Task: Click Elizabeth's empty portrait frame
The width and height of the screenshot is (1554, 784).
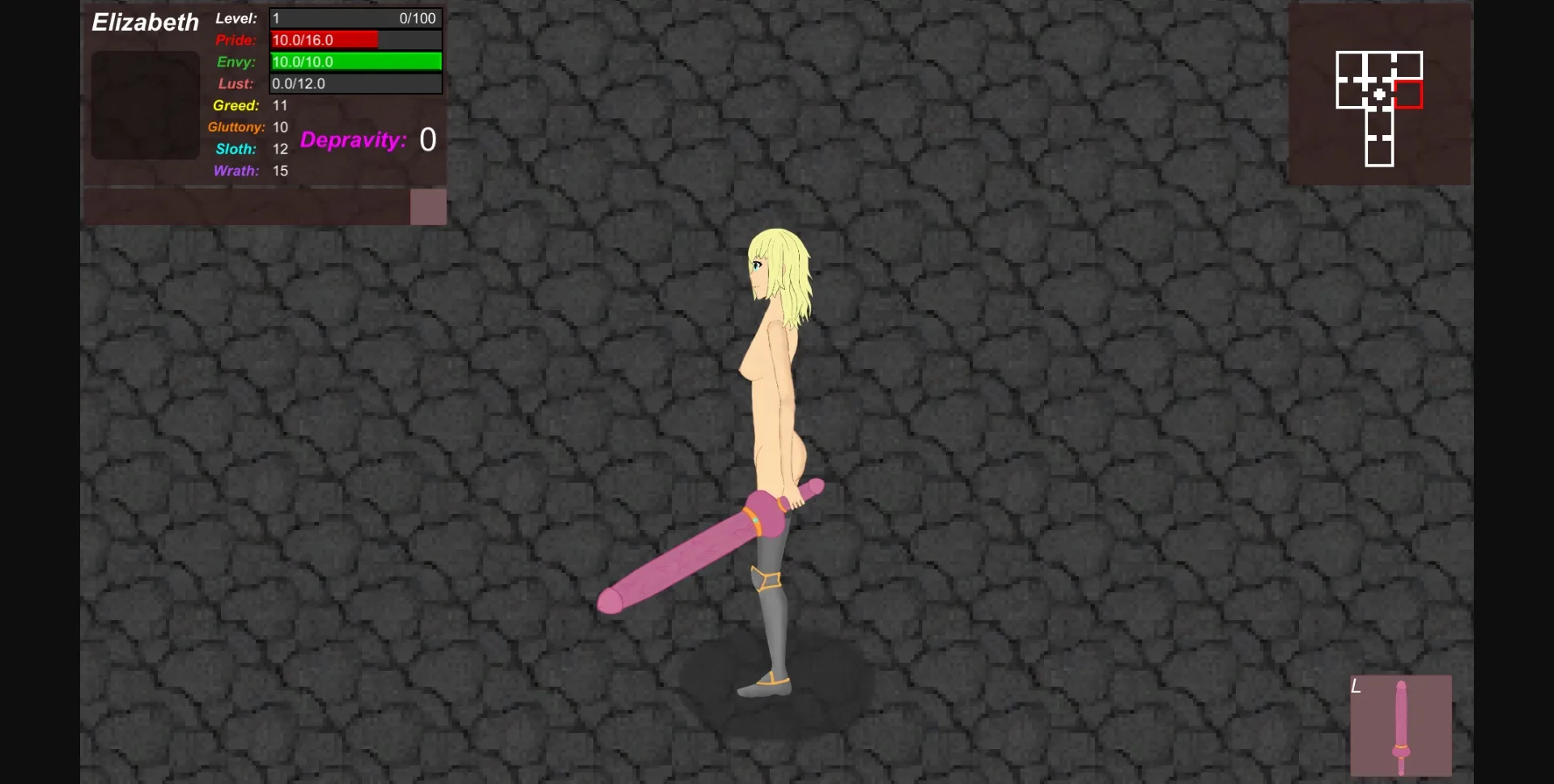Action: (x=145, y=105)
